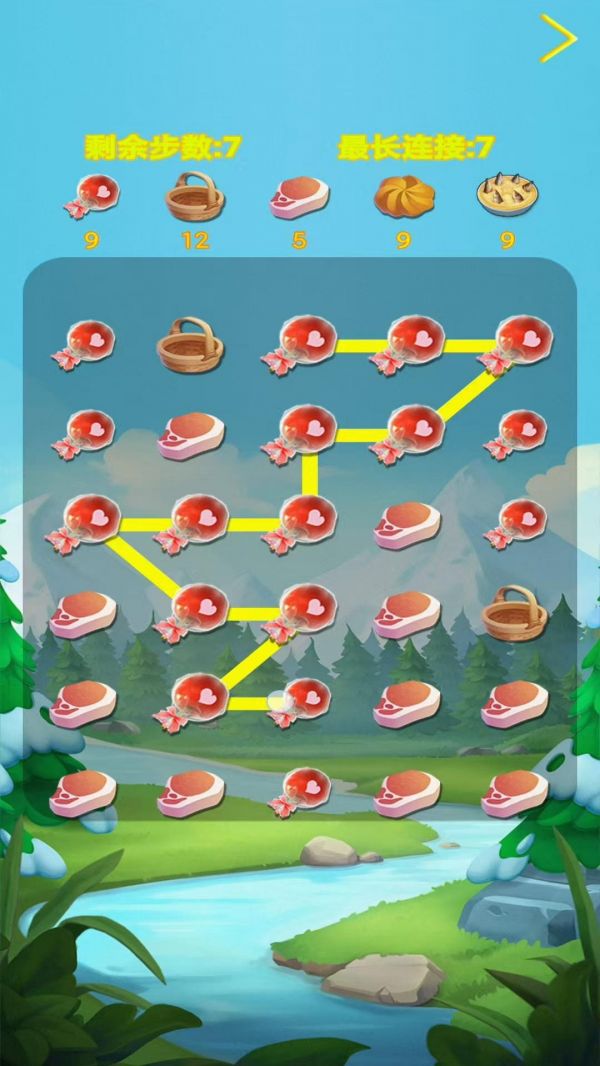This screenshot has height=1066, width=600.
Task: Pick the meat tile between two candies in the third row
Action: [x=407, y=523]
